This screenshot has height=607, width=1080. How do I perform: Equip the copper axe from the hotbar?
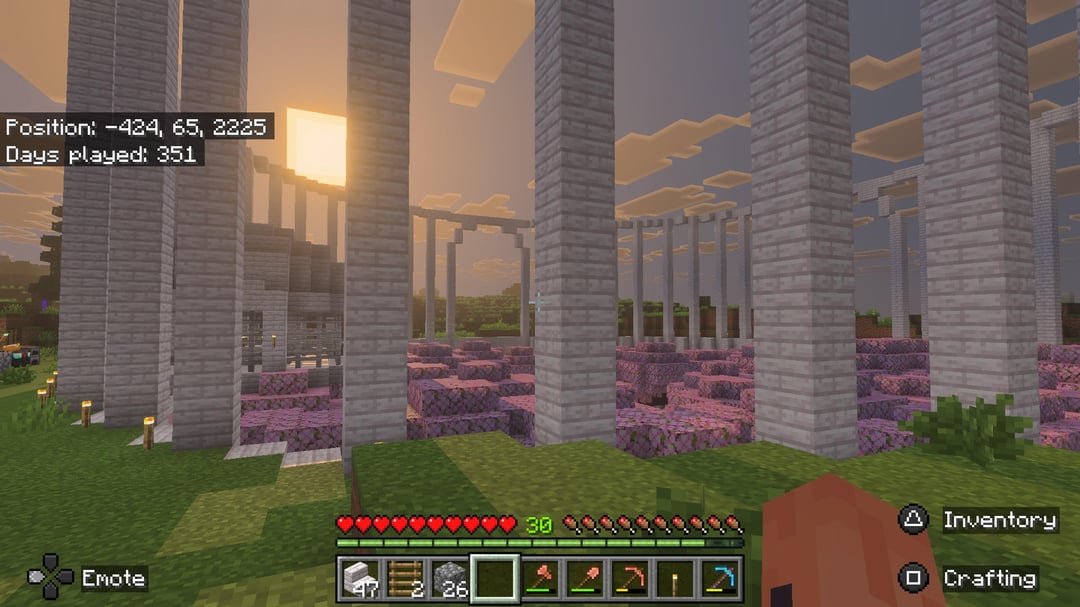click(541, 578)
